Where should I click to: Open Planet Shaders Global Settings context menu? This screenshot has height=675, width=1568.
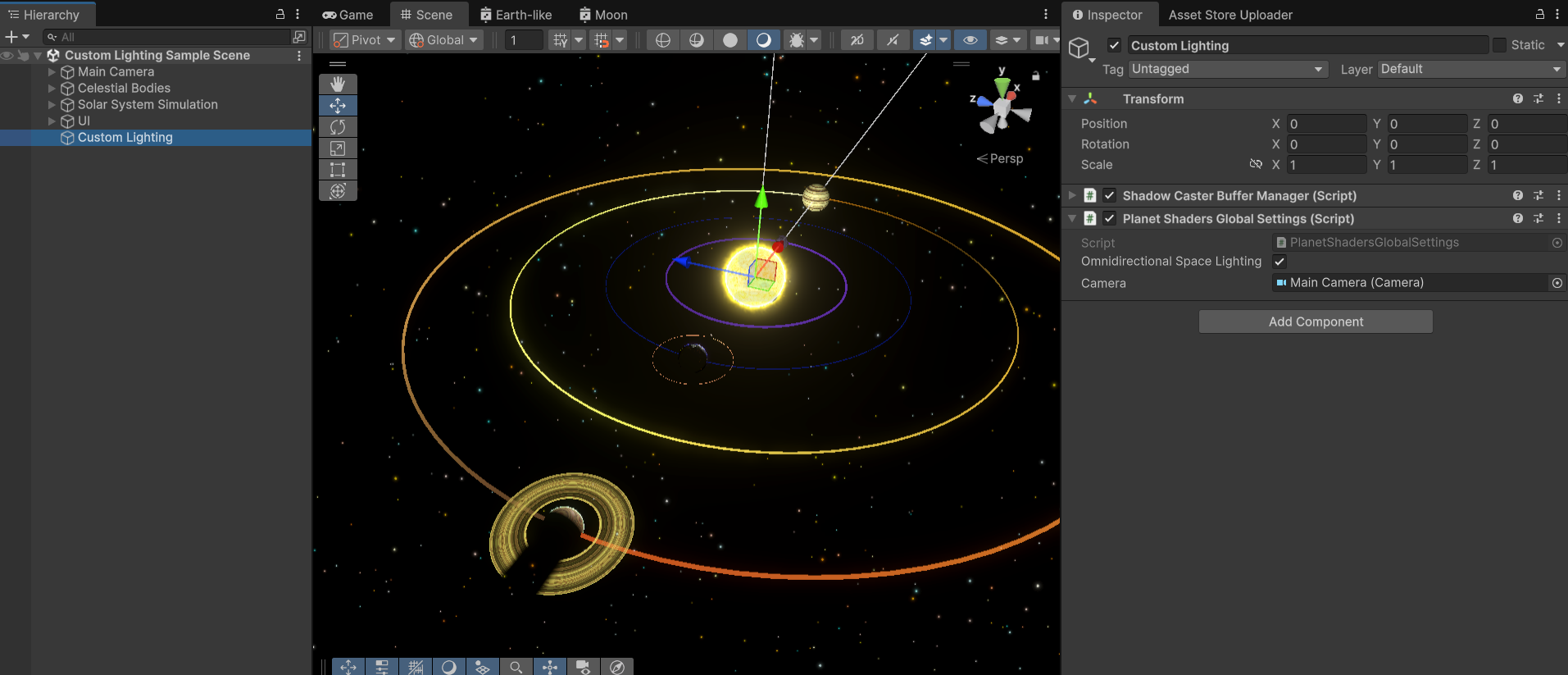click(1559, 218)
